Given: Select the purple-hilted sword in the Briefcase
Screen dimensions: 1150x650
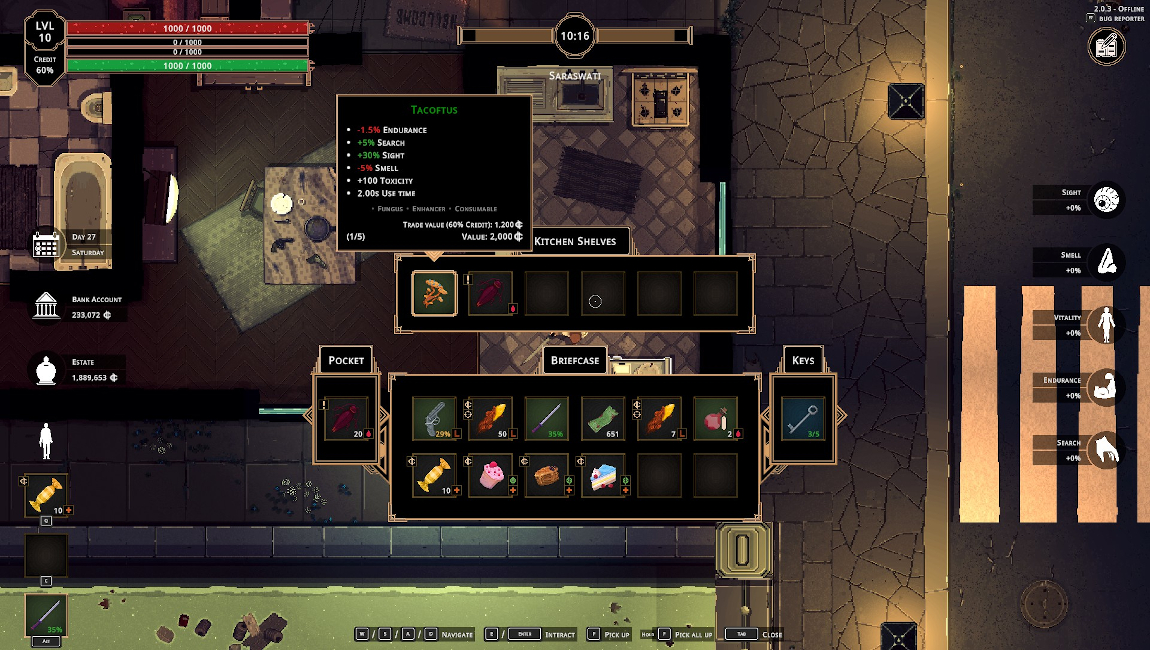Looking at the screenshot, I should click(x=547, y=418).
